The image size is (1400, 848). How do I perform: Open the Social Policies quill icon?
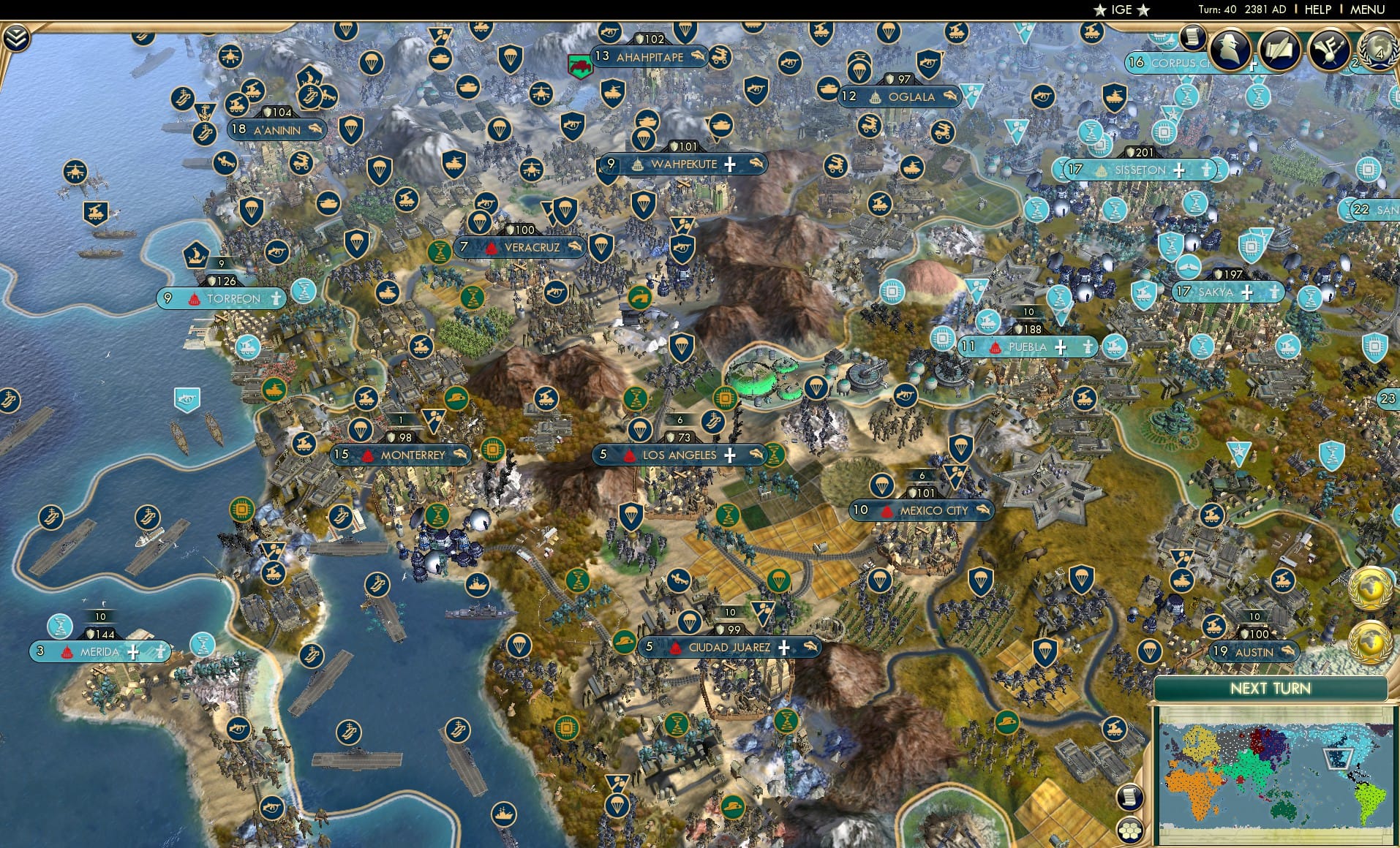tap(1282, 48)
